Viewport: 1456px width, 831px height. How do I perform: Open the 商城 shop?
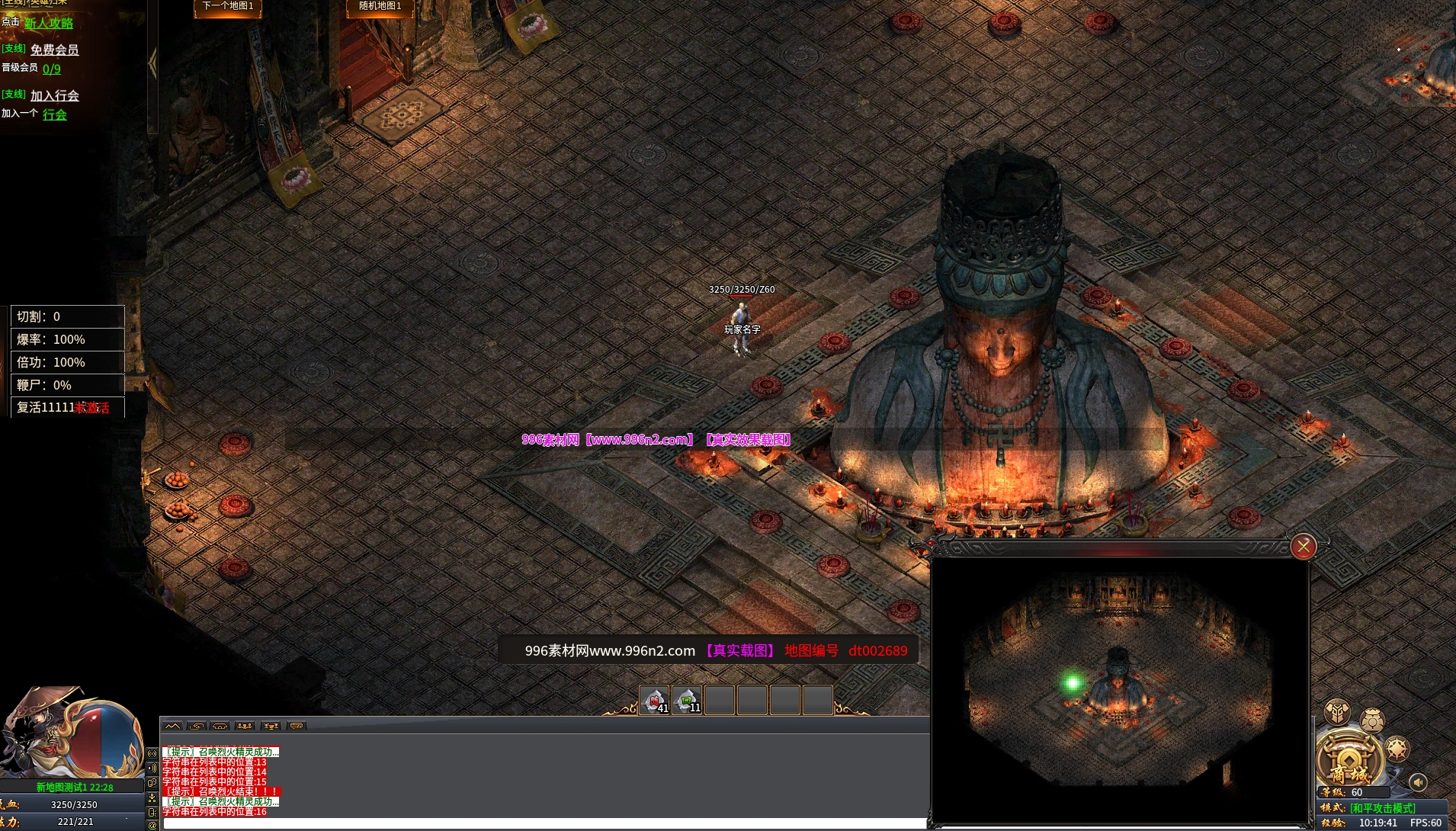click(1349, 761)
